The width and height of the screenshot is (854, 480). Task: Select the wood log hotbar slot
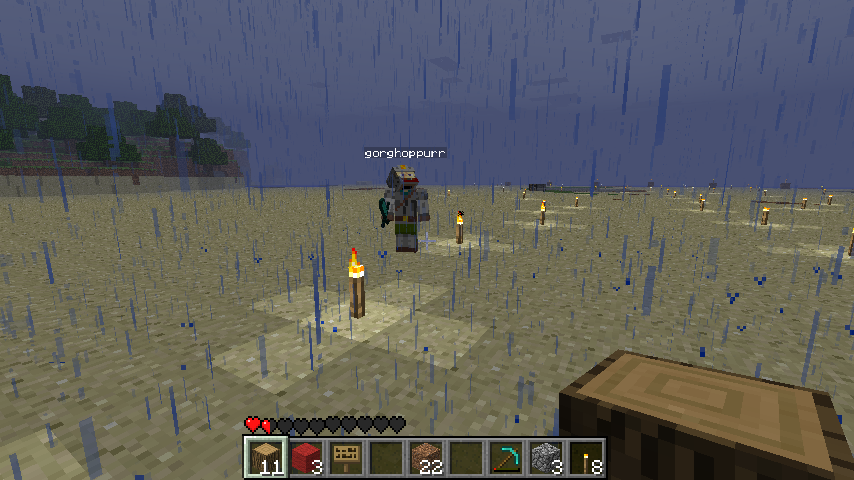point(266,458)
